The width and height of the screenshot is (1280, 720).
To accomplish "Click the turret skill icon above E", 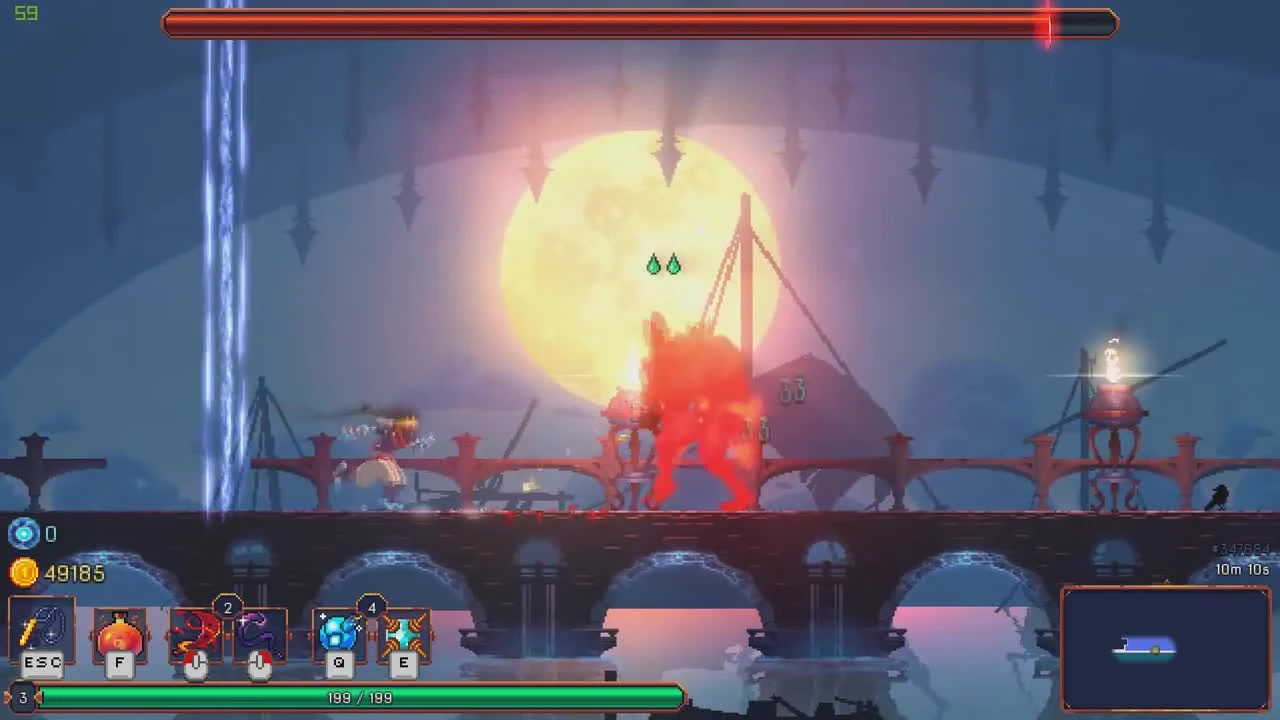I will tap(404, 633).
